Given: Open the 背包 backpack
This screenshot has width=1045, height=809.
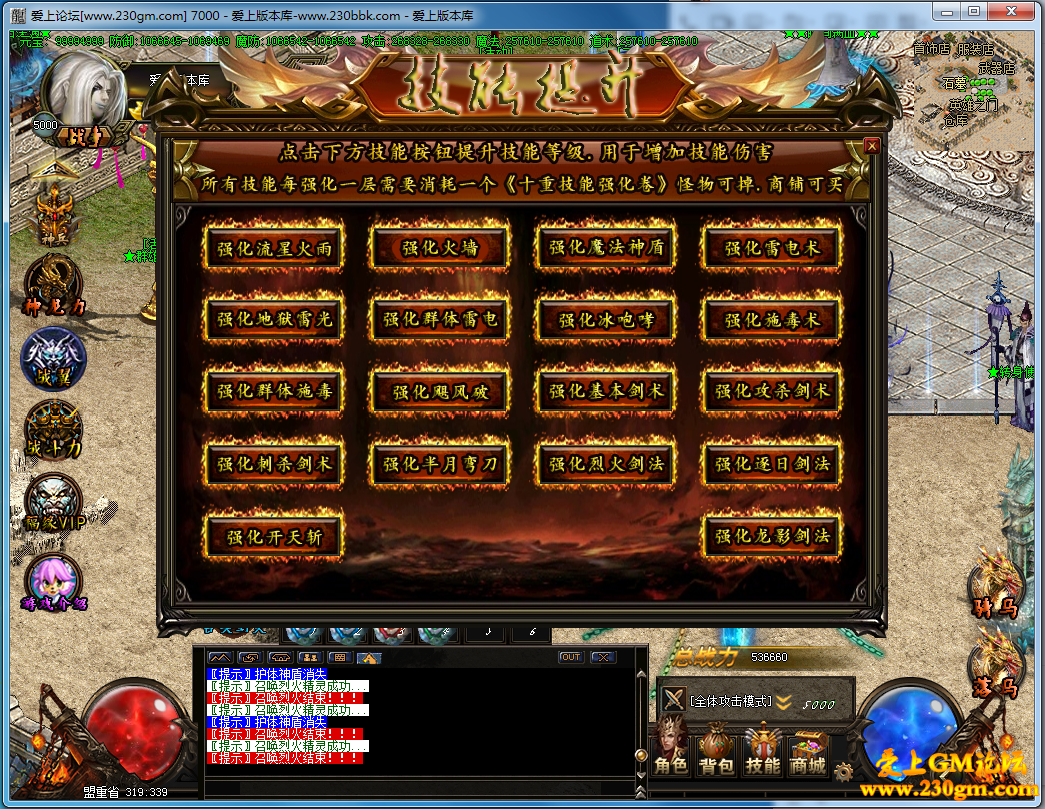Looking at the screenshot, I should click(716, 751).
